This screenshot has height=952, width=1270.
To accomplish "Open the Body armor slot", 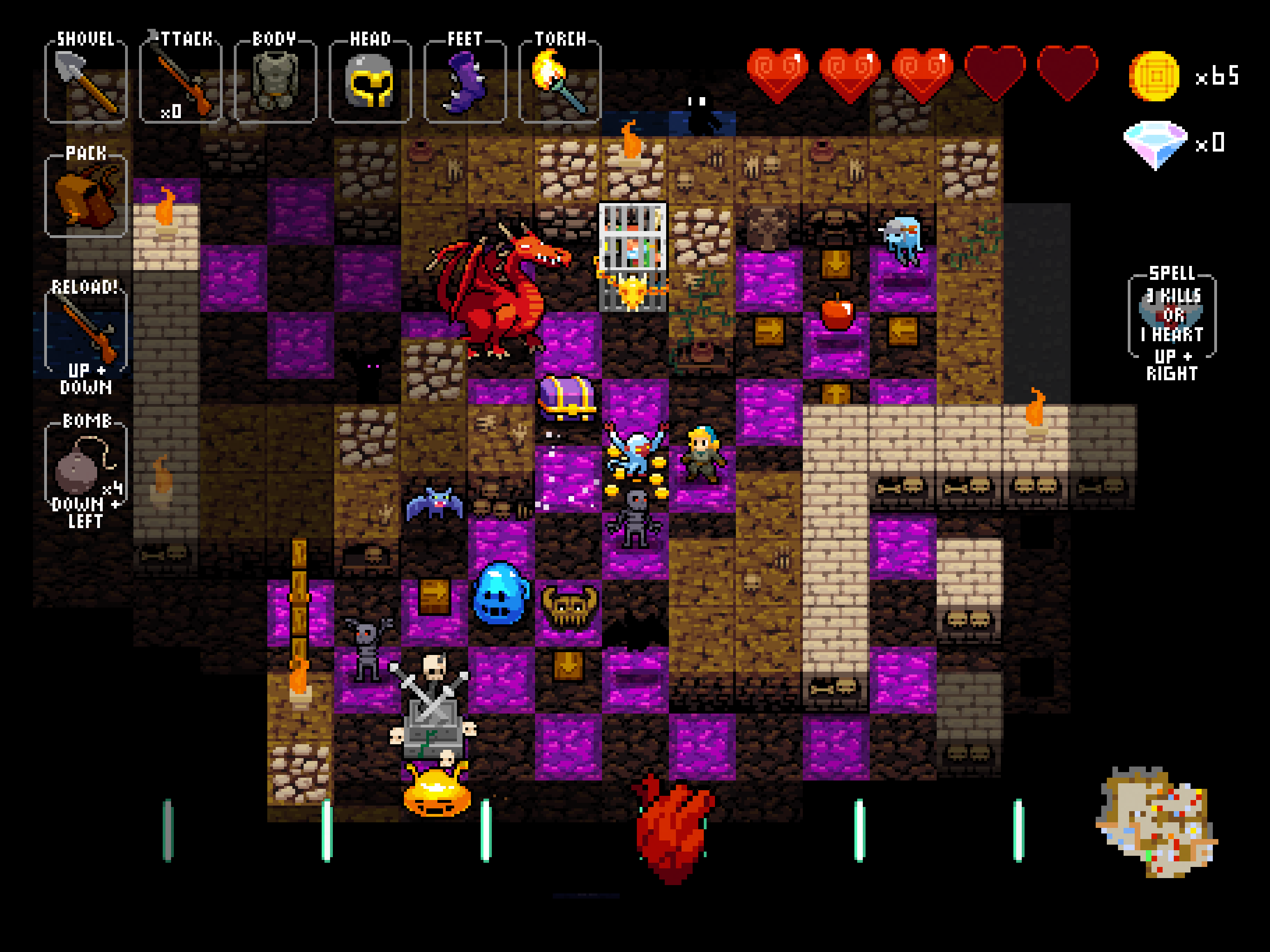I will [275, 82].
